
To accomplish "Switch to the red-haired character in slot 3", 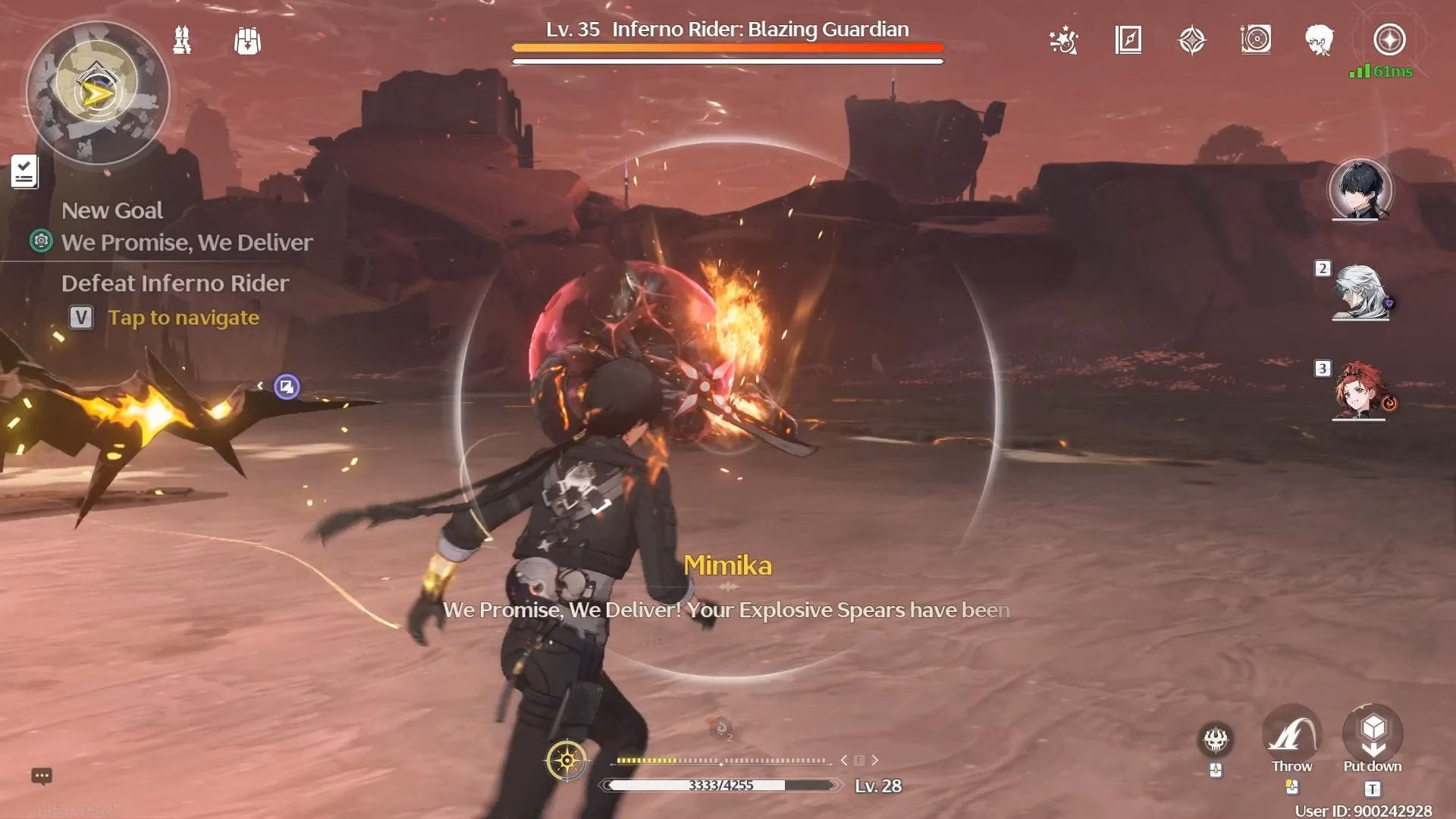I will 1360,390.
